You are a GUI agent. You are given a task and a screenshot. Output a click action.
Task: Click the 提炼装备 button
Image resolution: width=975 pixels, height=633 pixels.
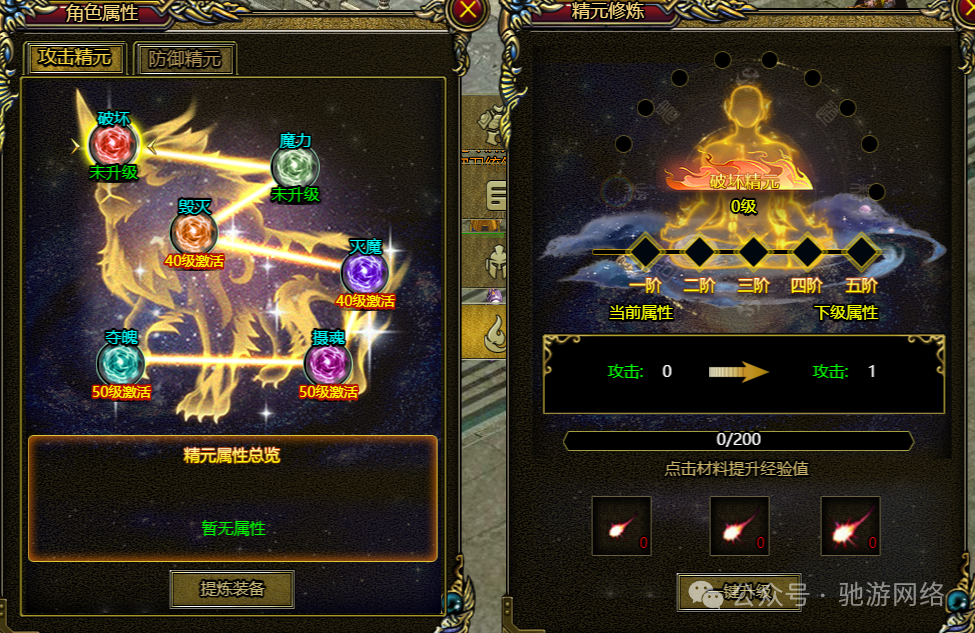click(232, 589)
